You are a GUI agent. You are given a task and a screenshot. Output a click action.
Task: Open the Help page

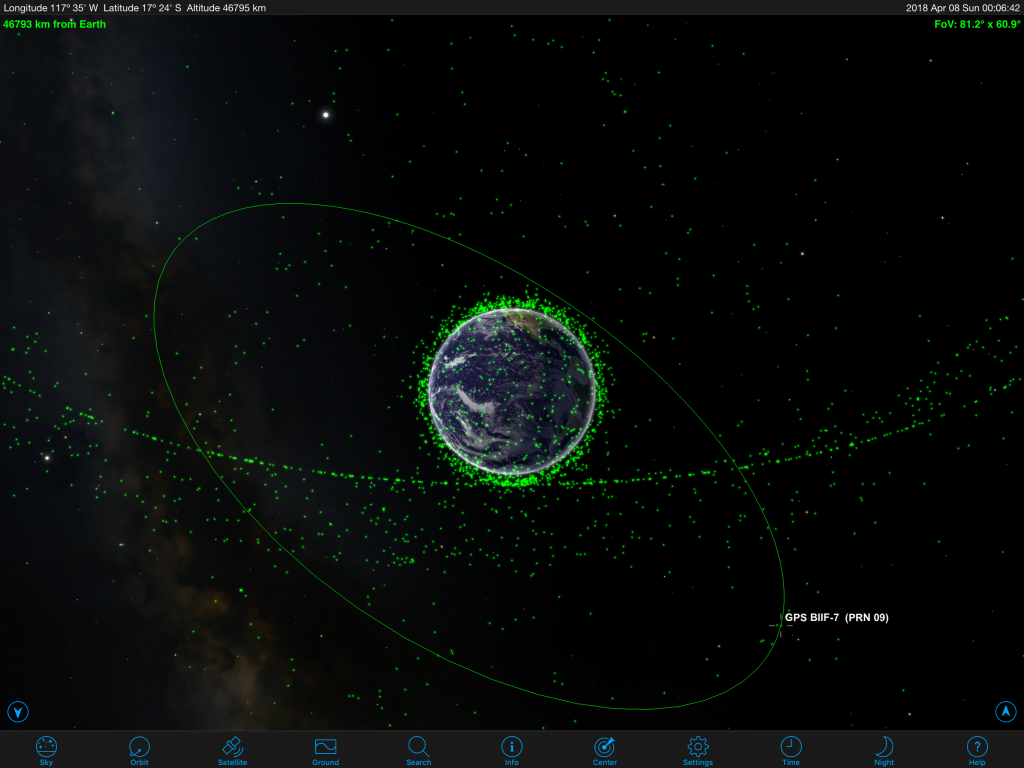tap(977, 748)
